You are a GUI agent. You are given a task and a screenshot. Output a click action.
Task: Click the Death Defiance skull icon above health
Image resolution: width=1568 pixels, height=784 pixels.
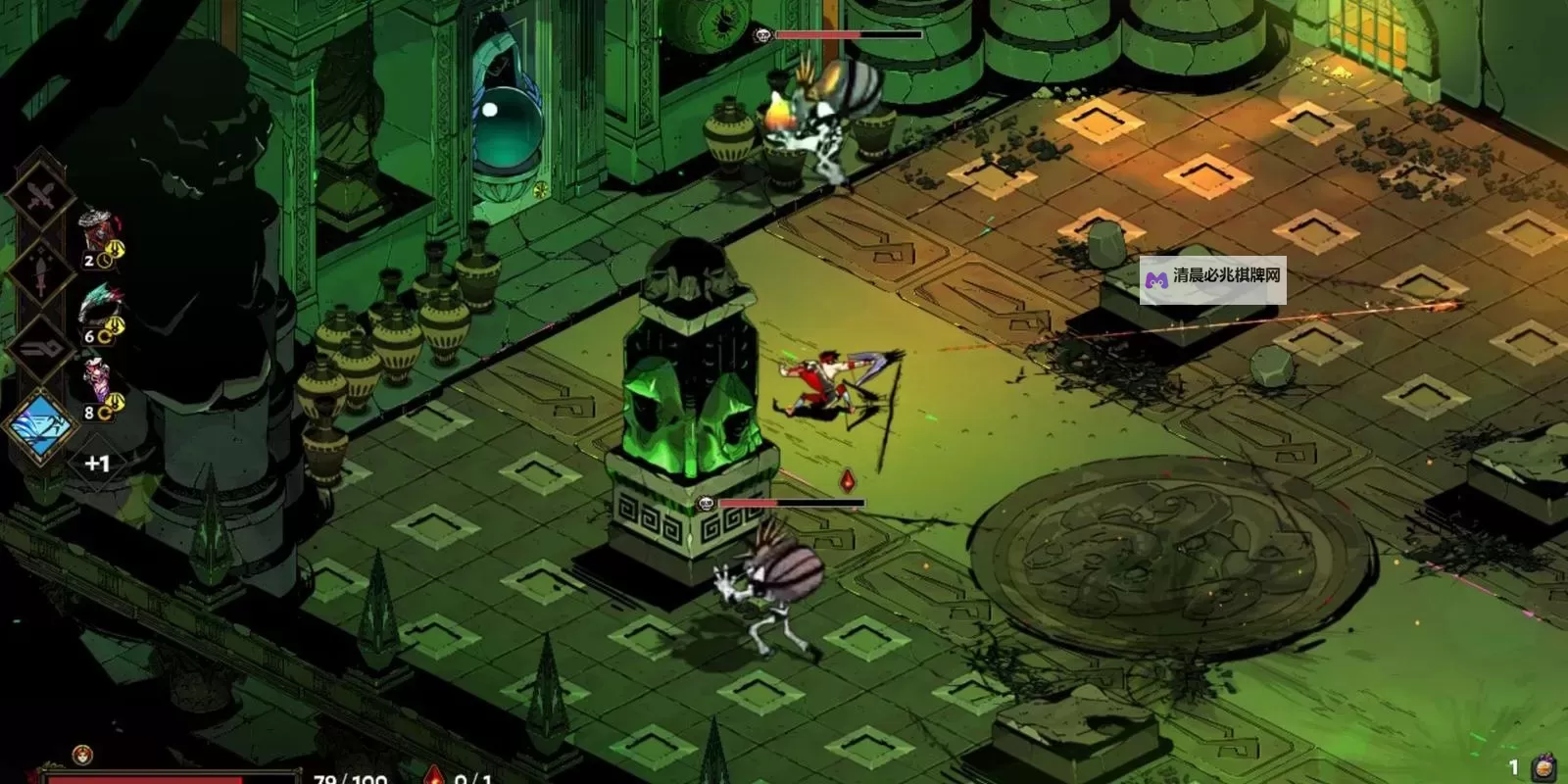tap(82, 755)
